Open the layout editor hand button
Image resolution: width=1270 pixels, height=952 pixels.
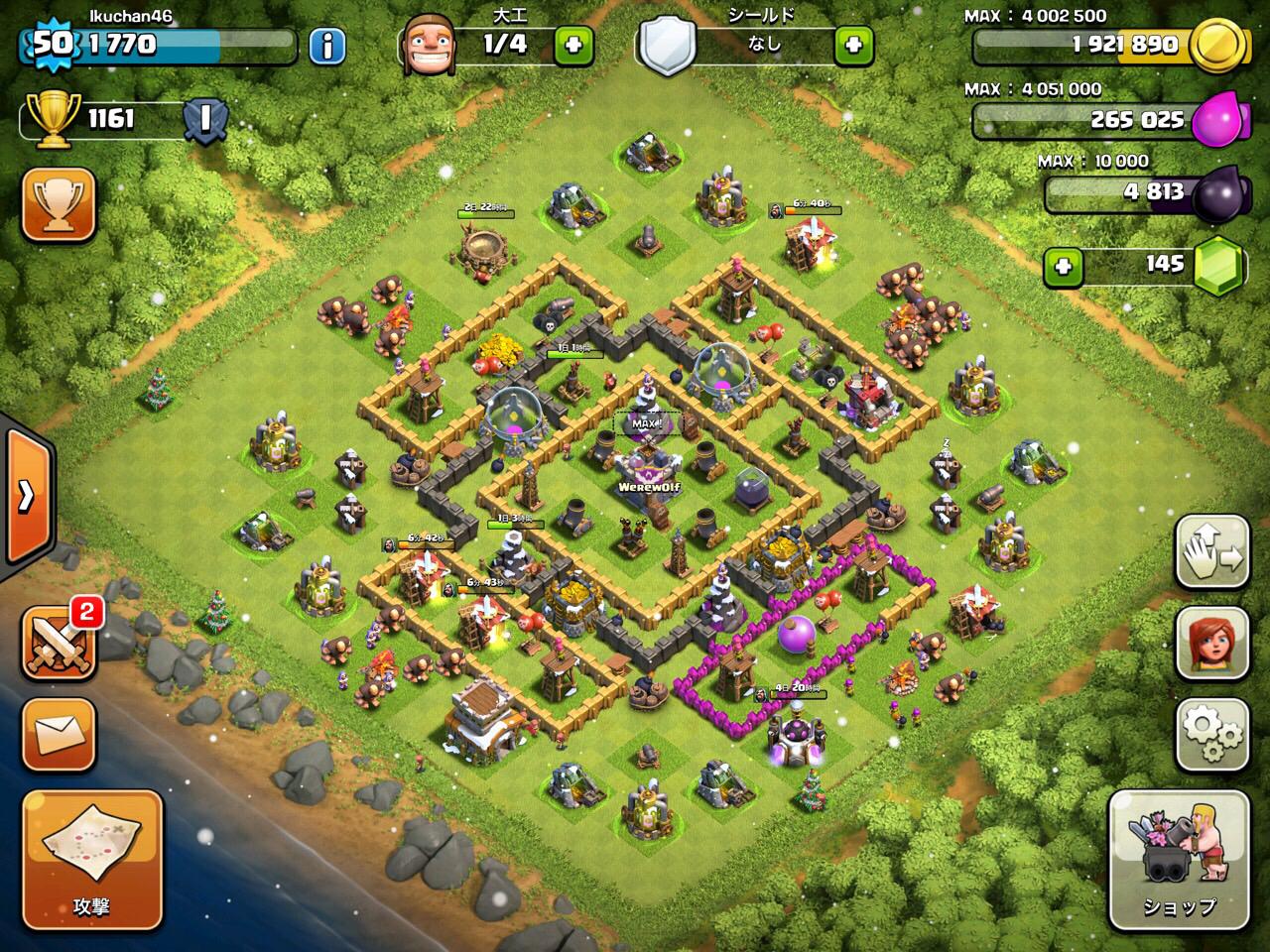pos(1211,551)
